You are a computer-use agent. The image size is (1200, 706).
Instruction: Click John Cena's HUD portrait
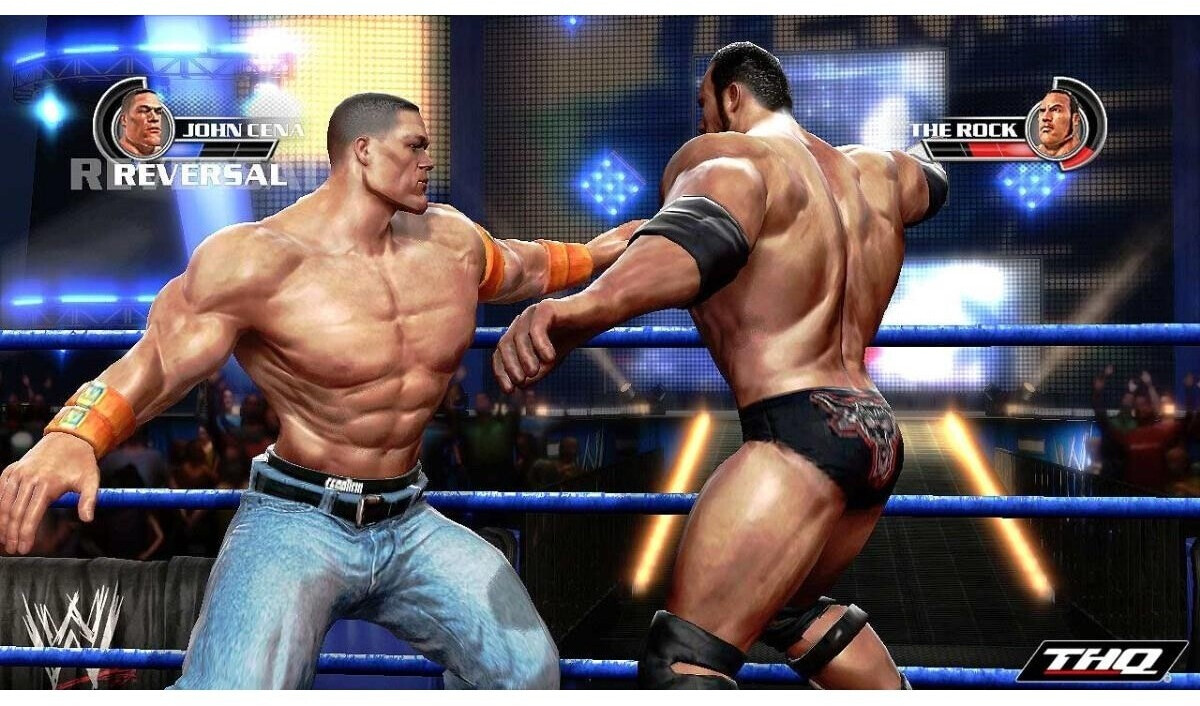pos(140,121)
